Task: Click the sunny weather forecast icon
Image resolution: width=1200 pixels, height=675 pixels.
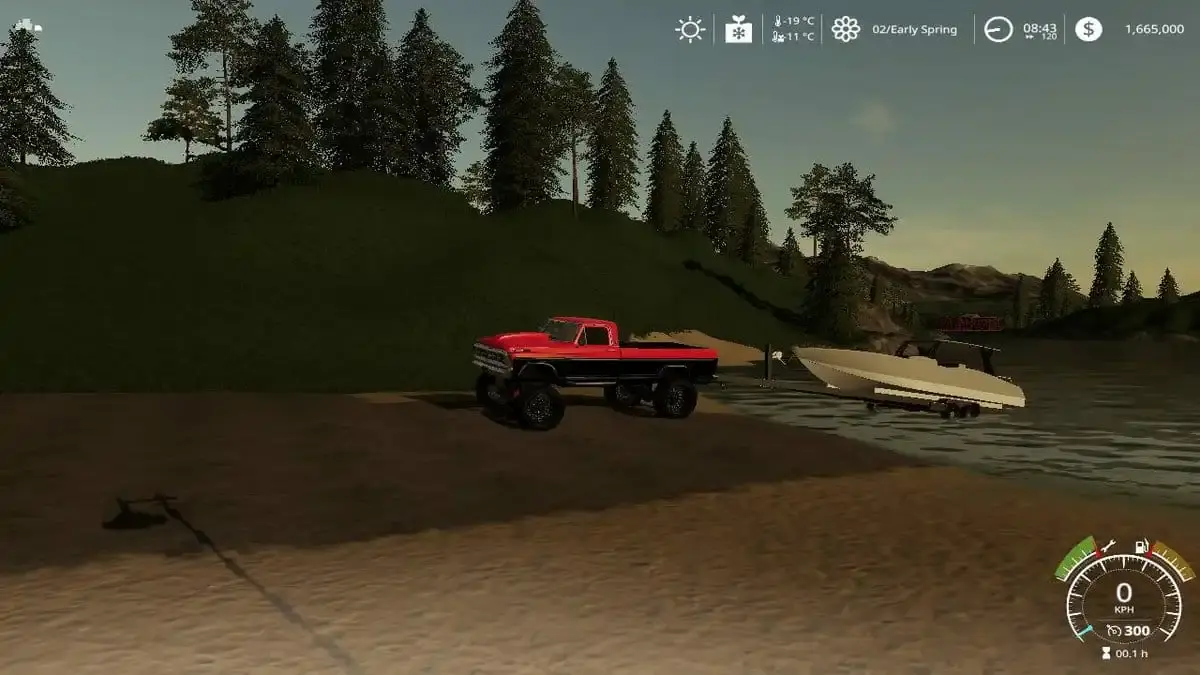Action: coord(690,29)
